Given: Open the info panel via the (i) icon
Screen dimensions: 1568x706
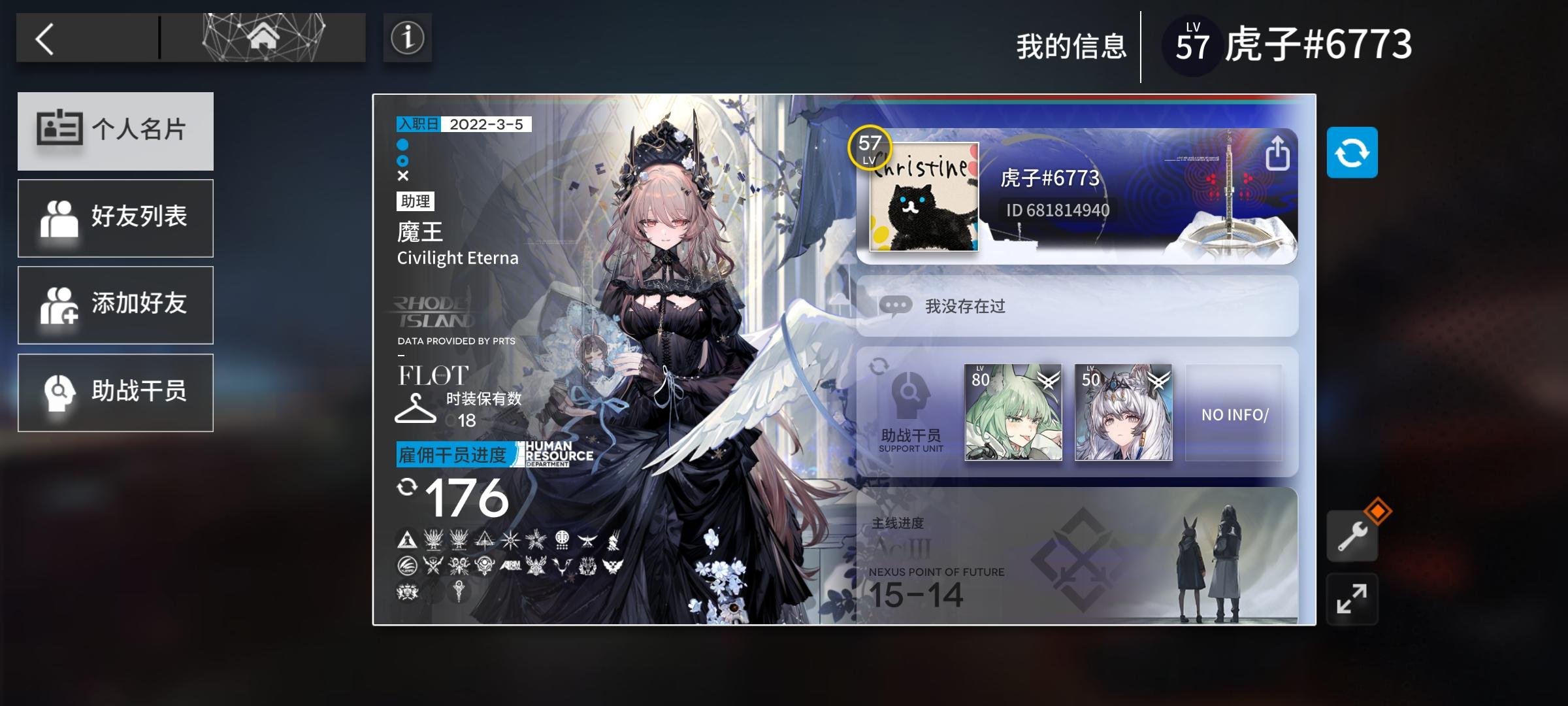Looking at the screenshot, I should [406, 39].
